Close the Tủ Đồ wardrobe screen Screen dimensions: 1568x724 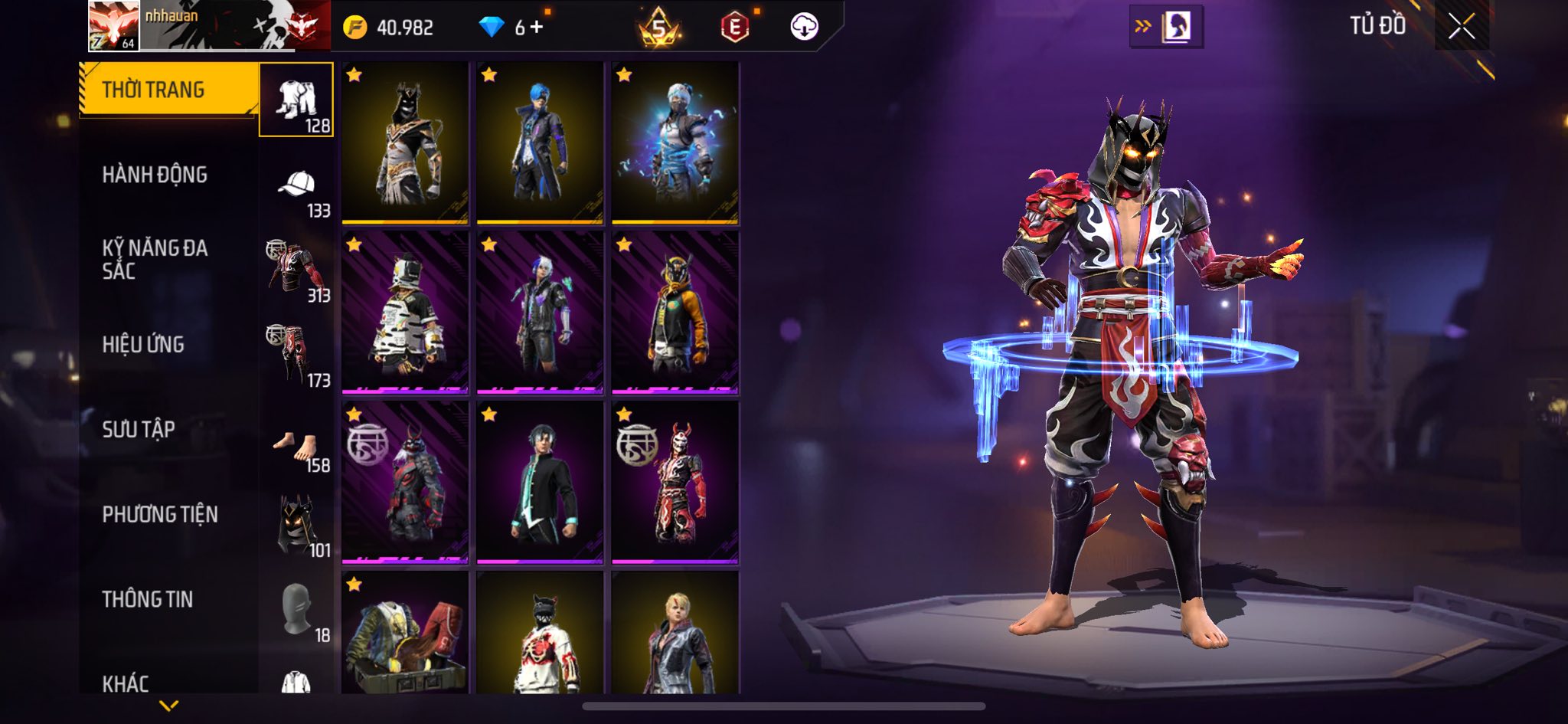[x=1461, y=27]
